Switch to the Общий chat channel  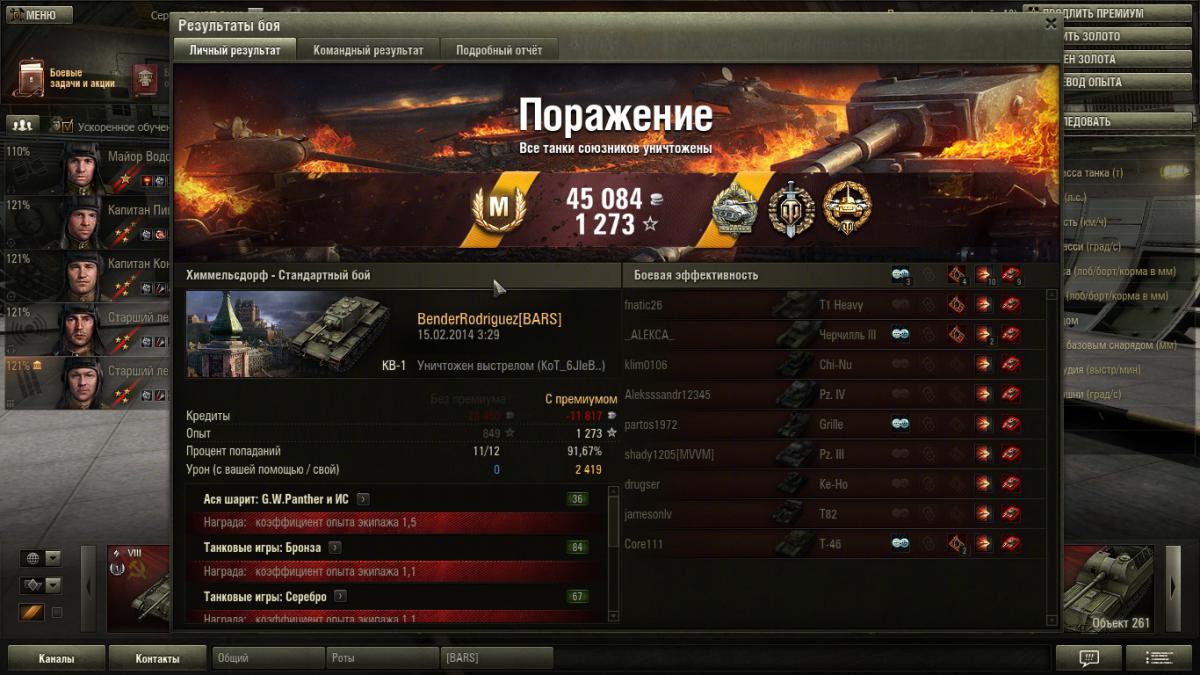[268, 659]
